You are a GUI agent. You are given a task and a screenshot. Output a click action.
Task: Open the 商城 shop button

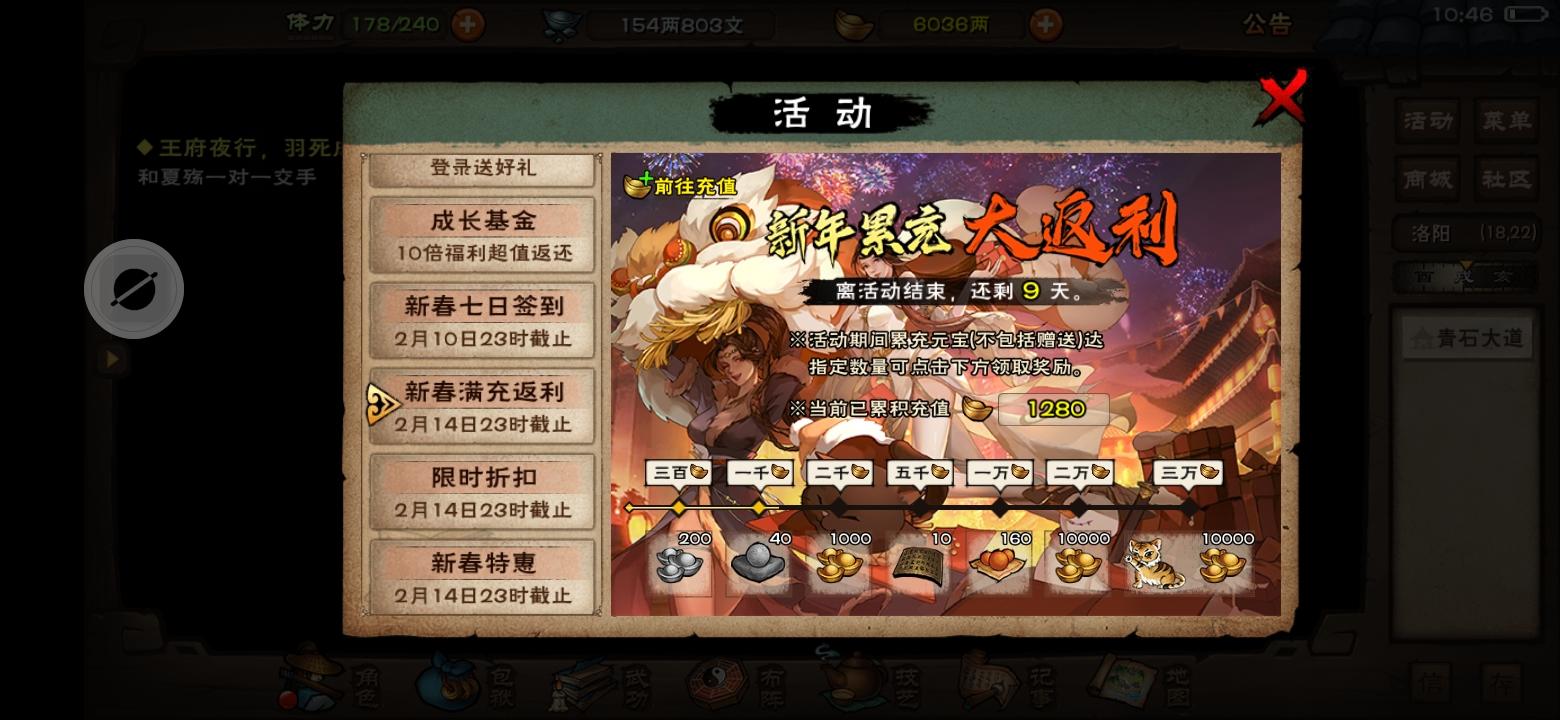point(1425,179)
